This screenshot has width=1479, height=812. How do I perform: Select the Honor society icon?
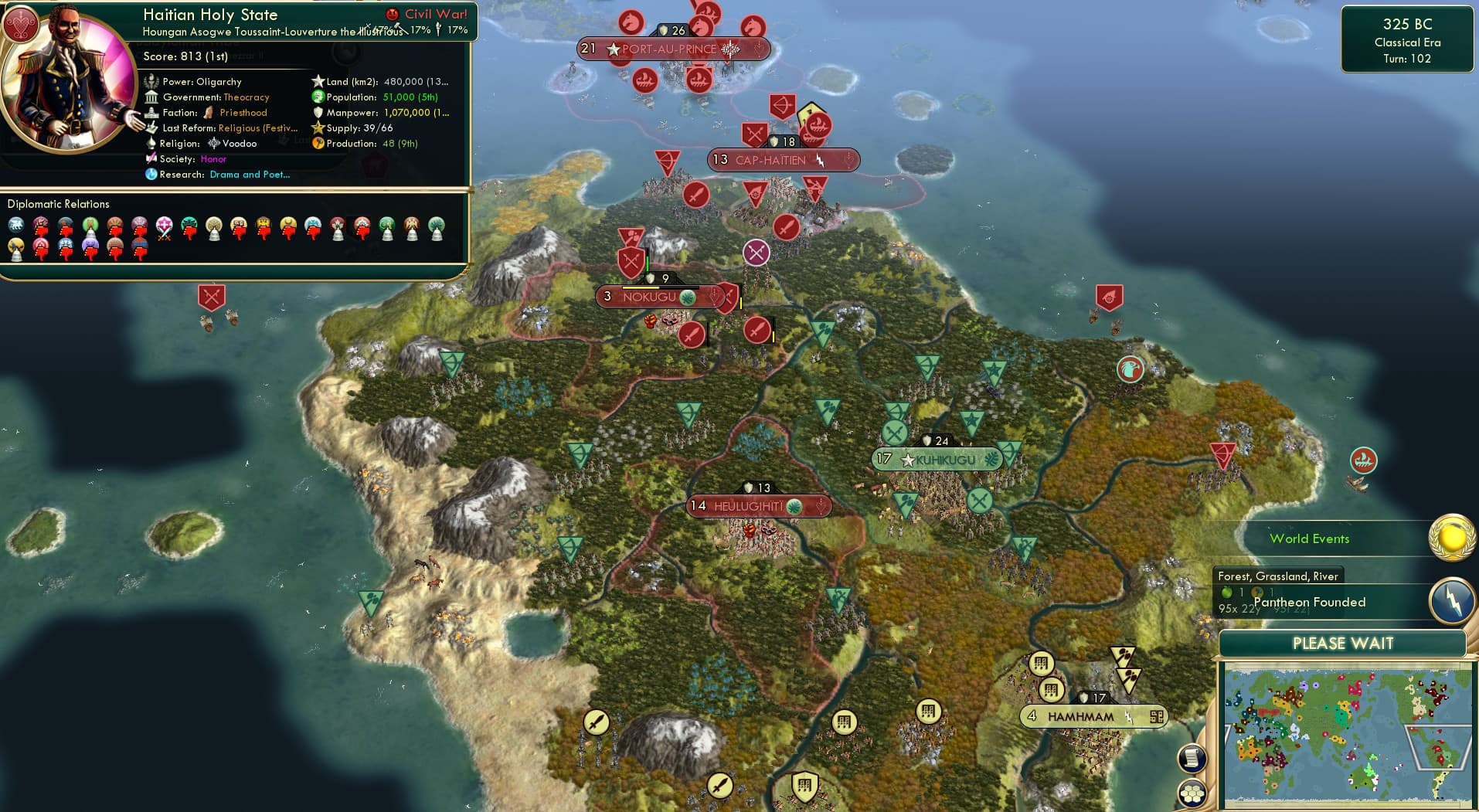coord(151,158)
